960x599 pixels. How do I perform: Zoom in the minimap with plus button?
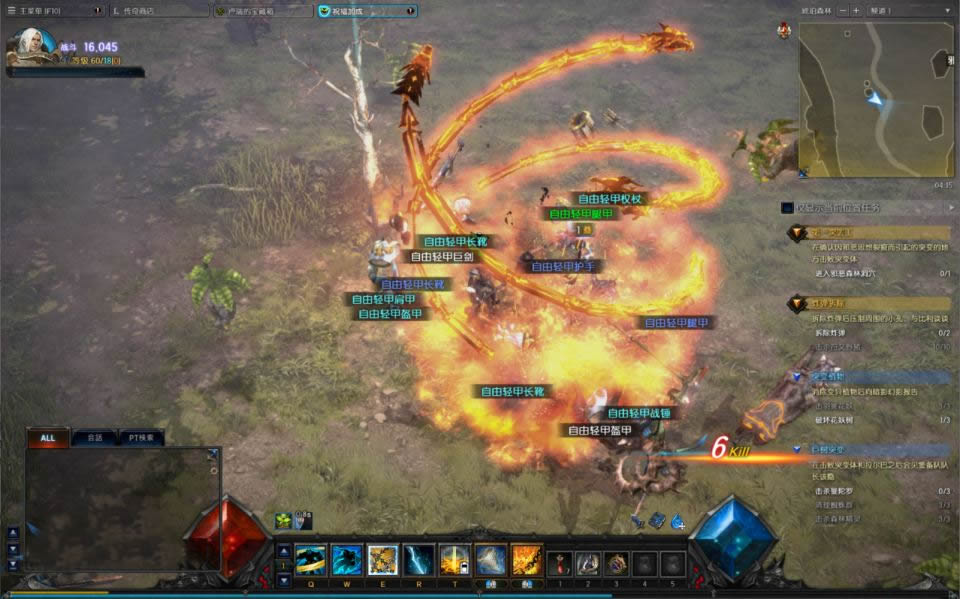(856, 10)
